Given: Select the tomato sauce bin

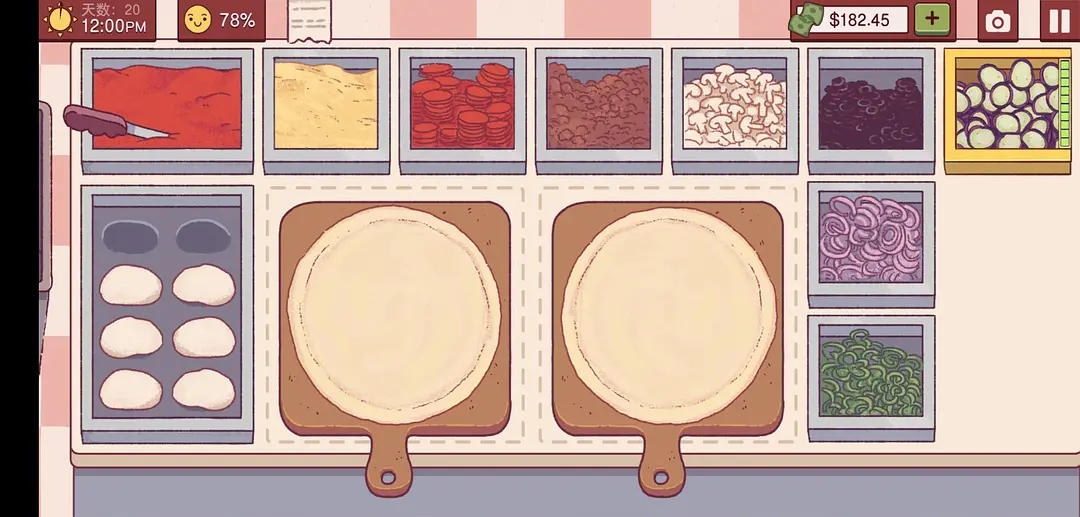Looking at the screenshot, I should [x=167, y=106].
